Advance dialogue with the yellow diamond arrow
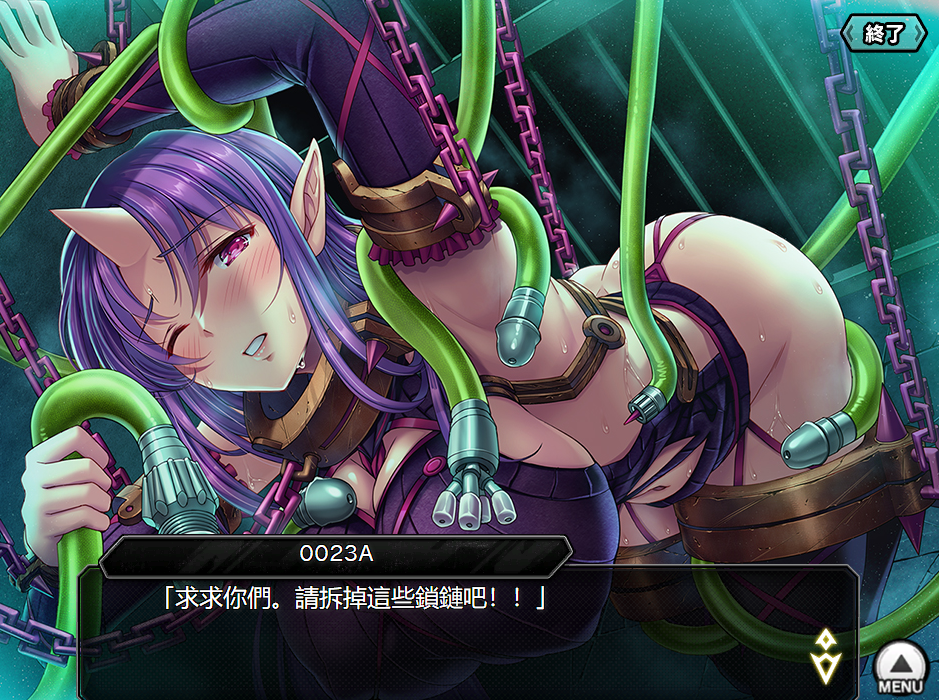 (x=826, y=655)
